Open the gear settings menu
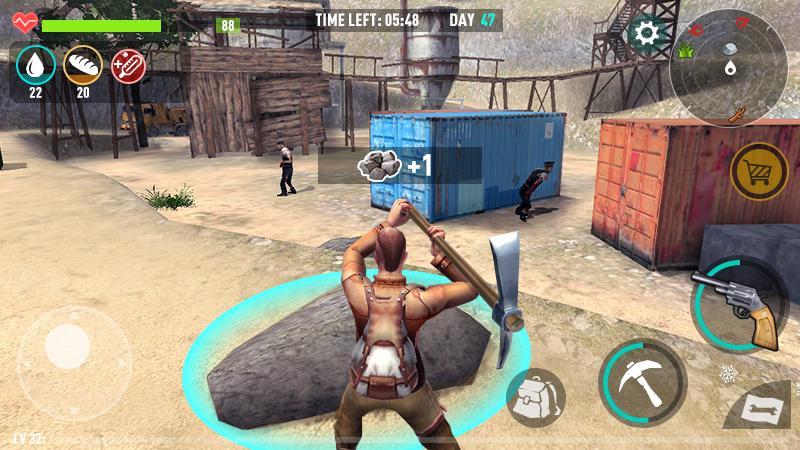 pos(647,34)
